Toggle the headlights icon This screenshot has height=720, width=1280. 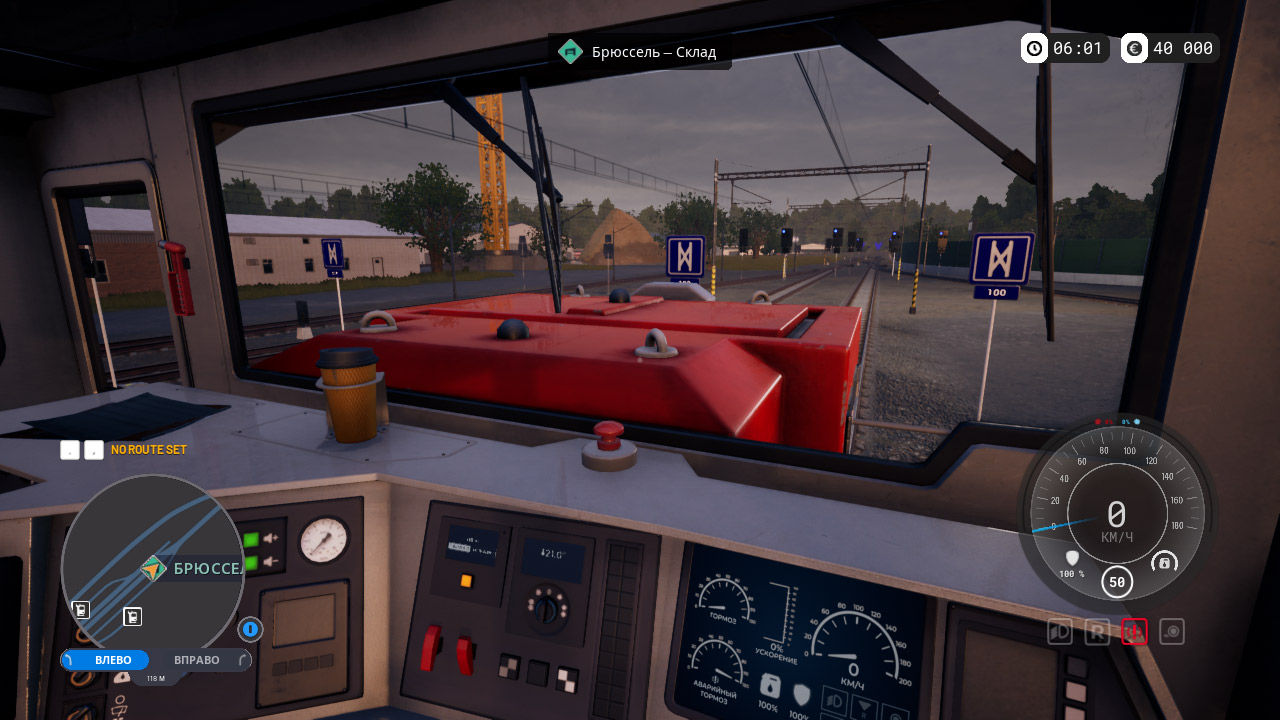click(x=1060, y=632)
